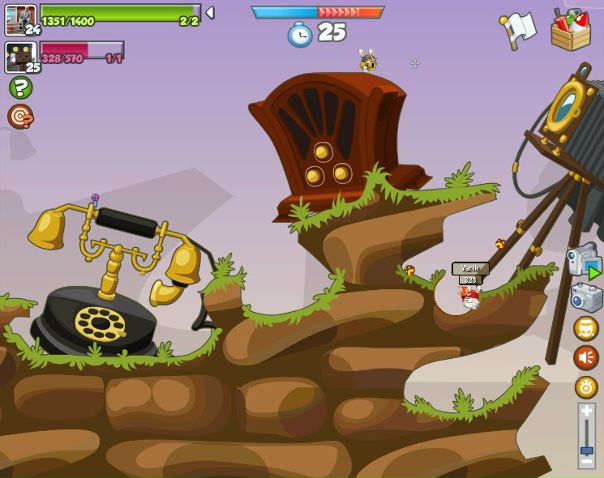Select the level 25 opponent portrait
604x478 pixels.
pyautogui.click(x=20, y=56)
